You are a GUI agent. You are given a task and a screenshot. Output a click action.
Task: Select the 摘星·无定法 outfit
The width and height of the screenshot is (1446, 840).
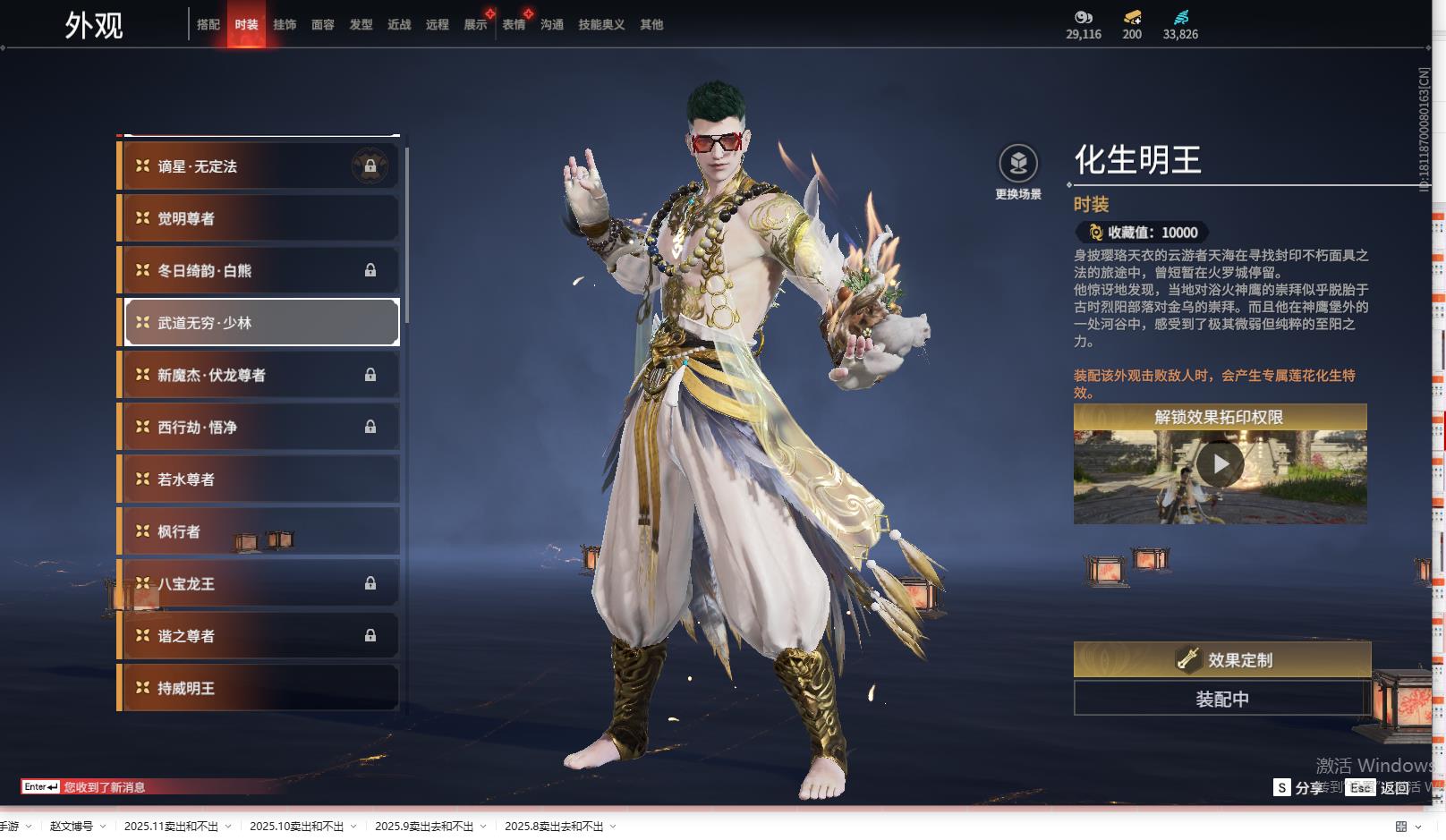[259, 166]
